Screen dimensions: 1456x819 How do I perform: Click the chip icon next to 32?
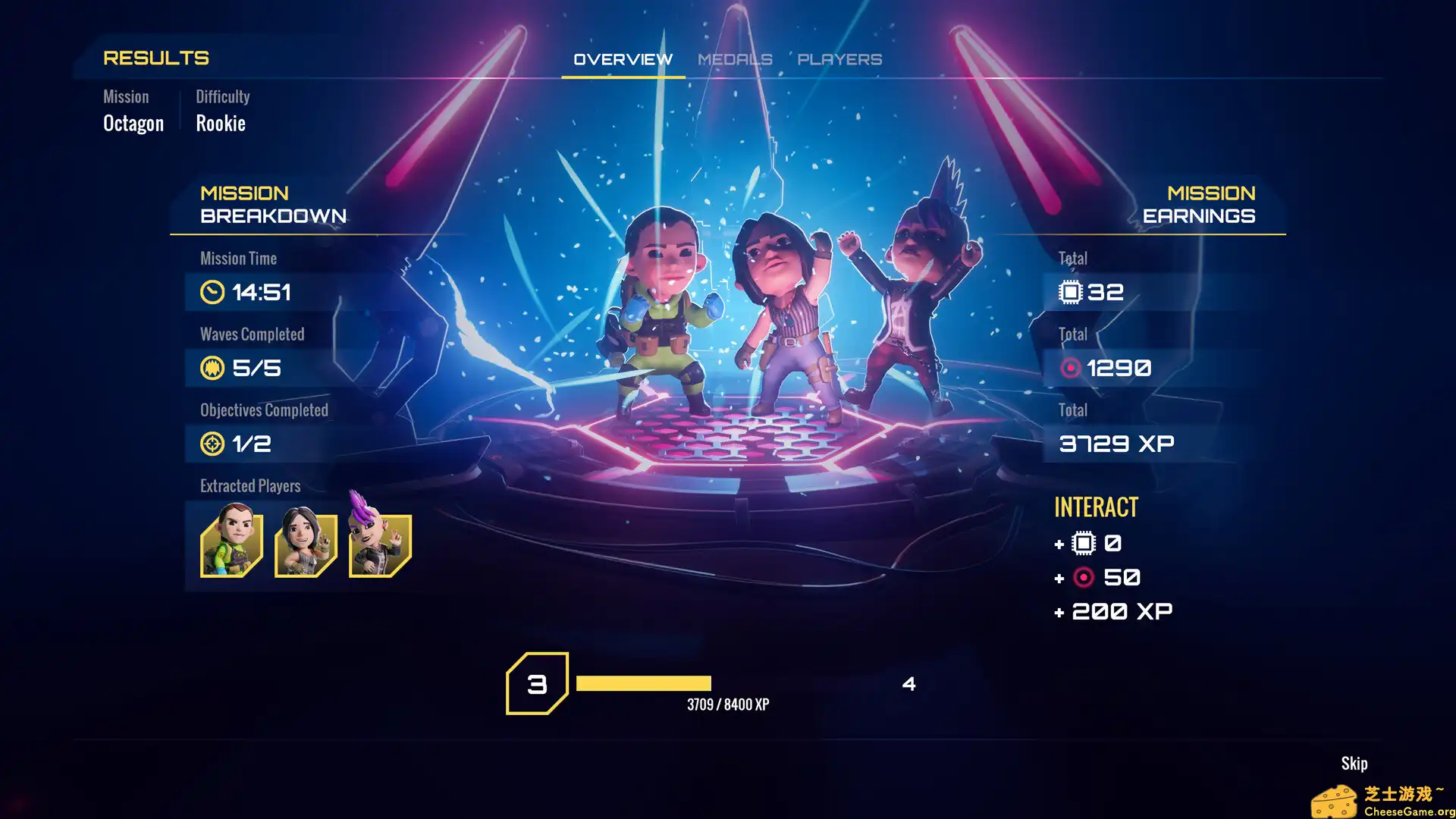tap(1069, 292)
